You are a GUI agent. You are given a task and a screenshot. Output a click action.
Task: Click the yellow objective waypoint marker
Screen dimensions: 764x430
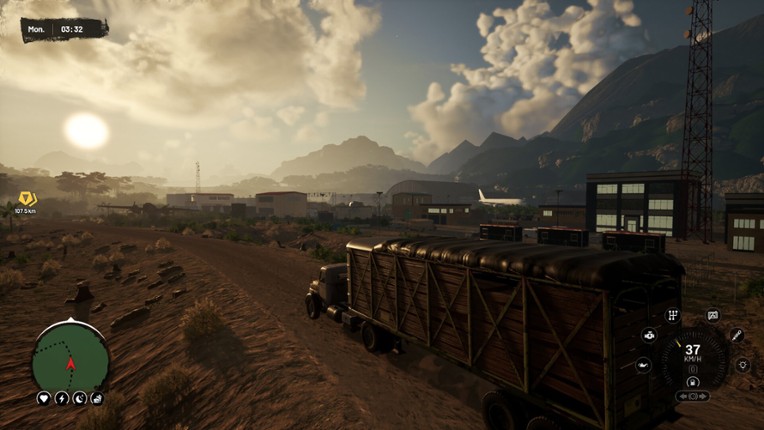[x=26, y=199]
